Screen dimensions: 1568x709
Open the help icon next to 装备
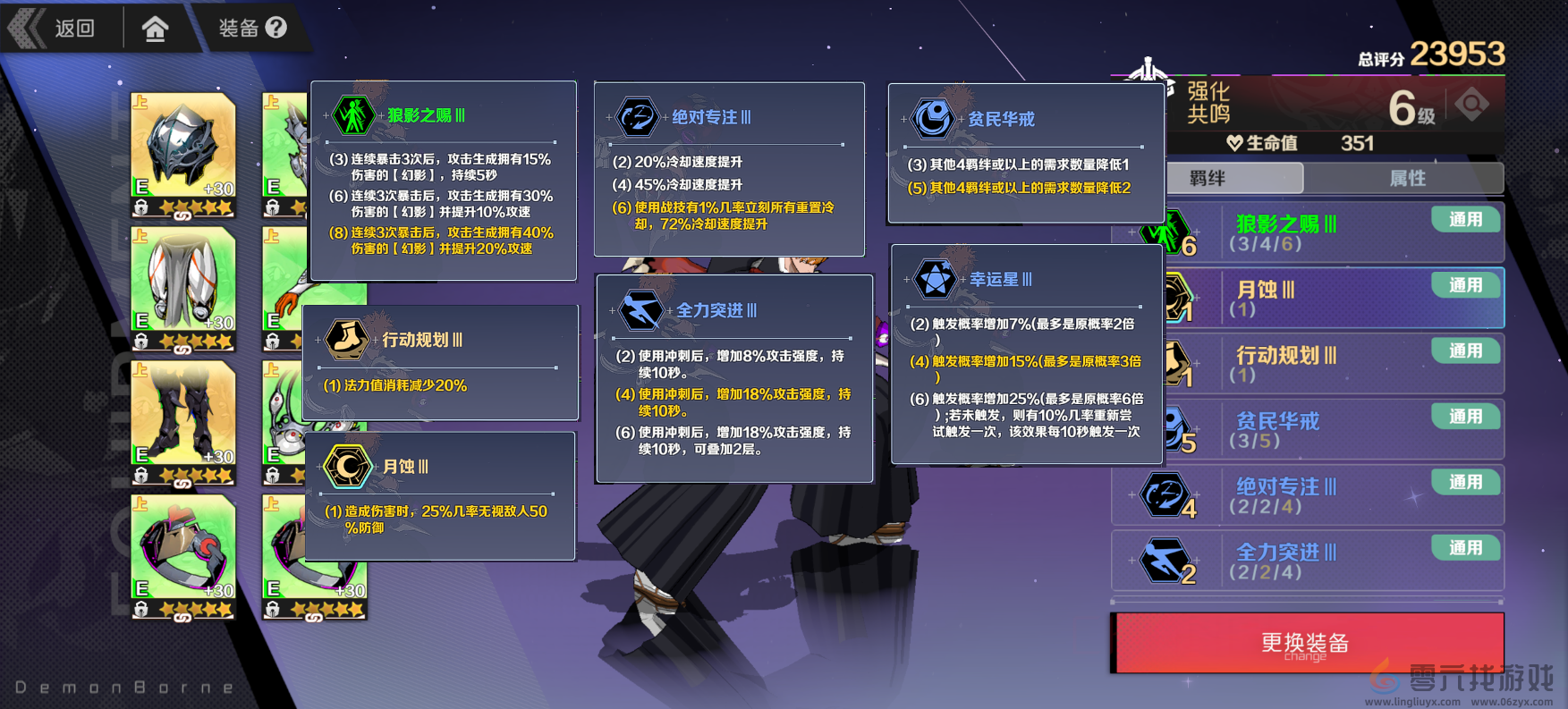click(277, 26)
